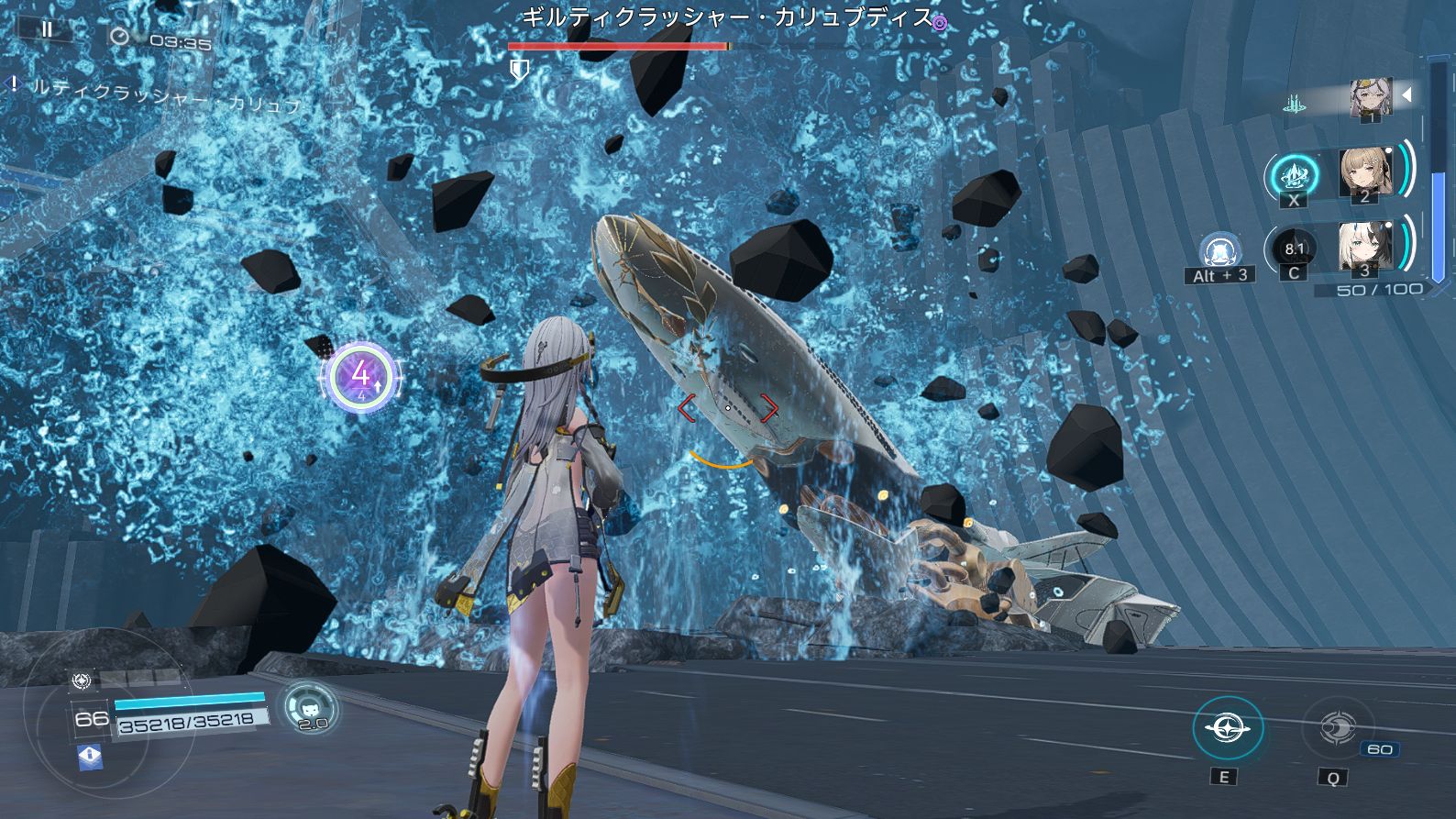Open the blue info icon below the level
Viewport: 1456px width, 819px height.
click(x=90, y=756)
